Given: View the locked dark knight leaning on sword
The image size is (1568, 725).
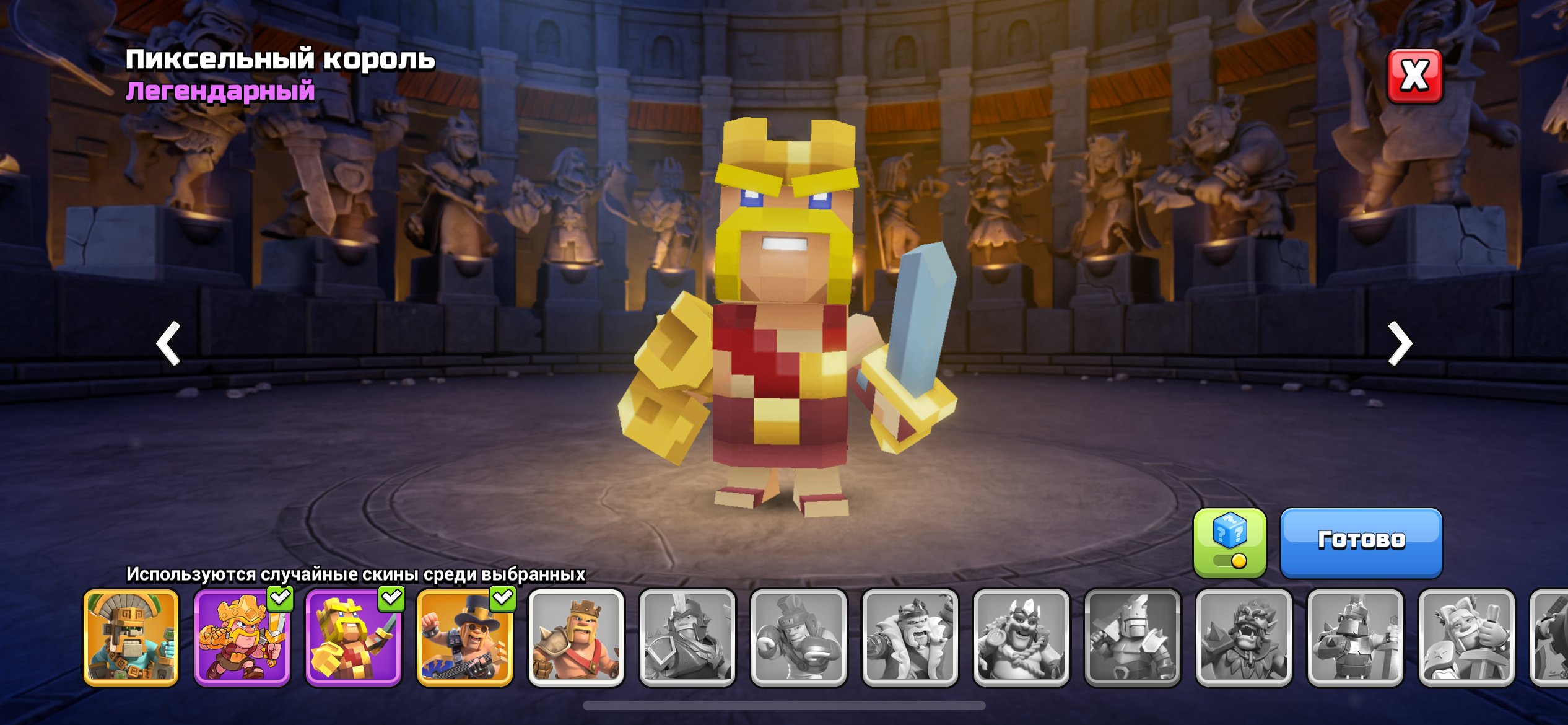Looking at the screenshot, I should coord(1356,638).
